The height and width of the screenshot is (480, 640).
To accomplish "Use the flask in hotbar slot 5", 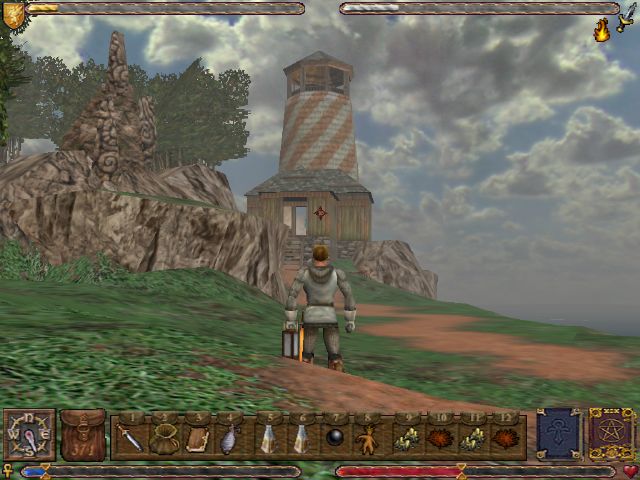I will pyautogui.click(x=268, y=437).
